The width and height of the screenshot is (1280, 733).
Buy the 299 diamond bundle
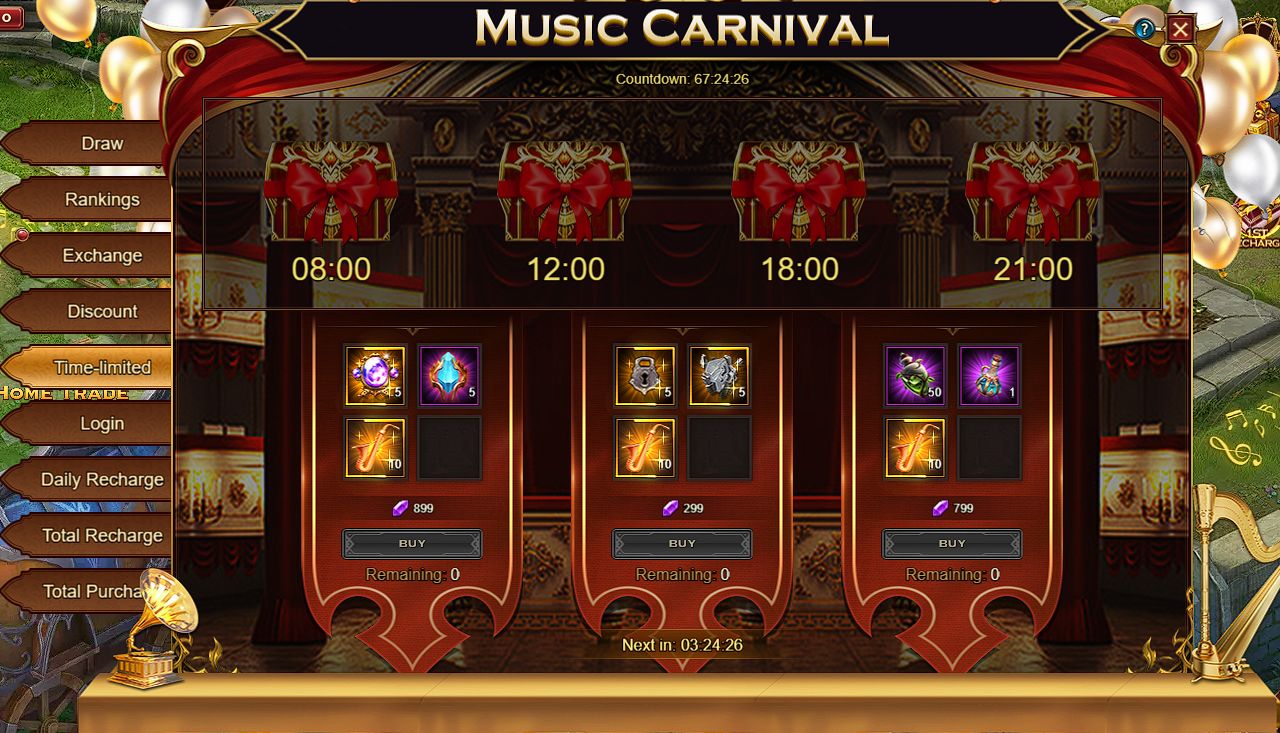[682, 544]
